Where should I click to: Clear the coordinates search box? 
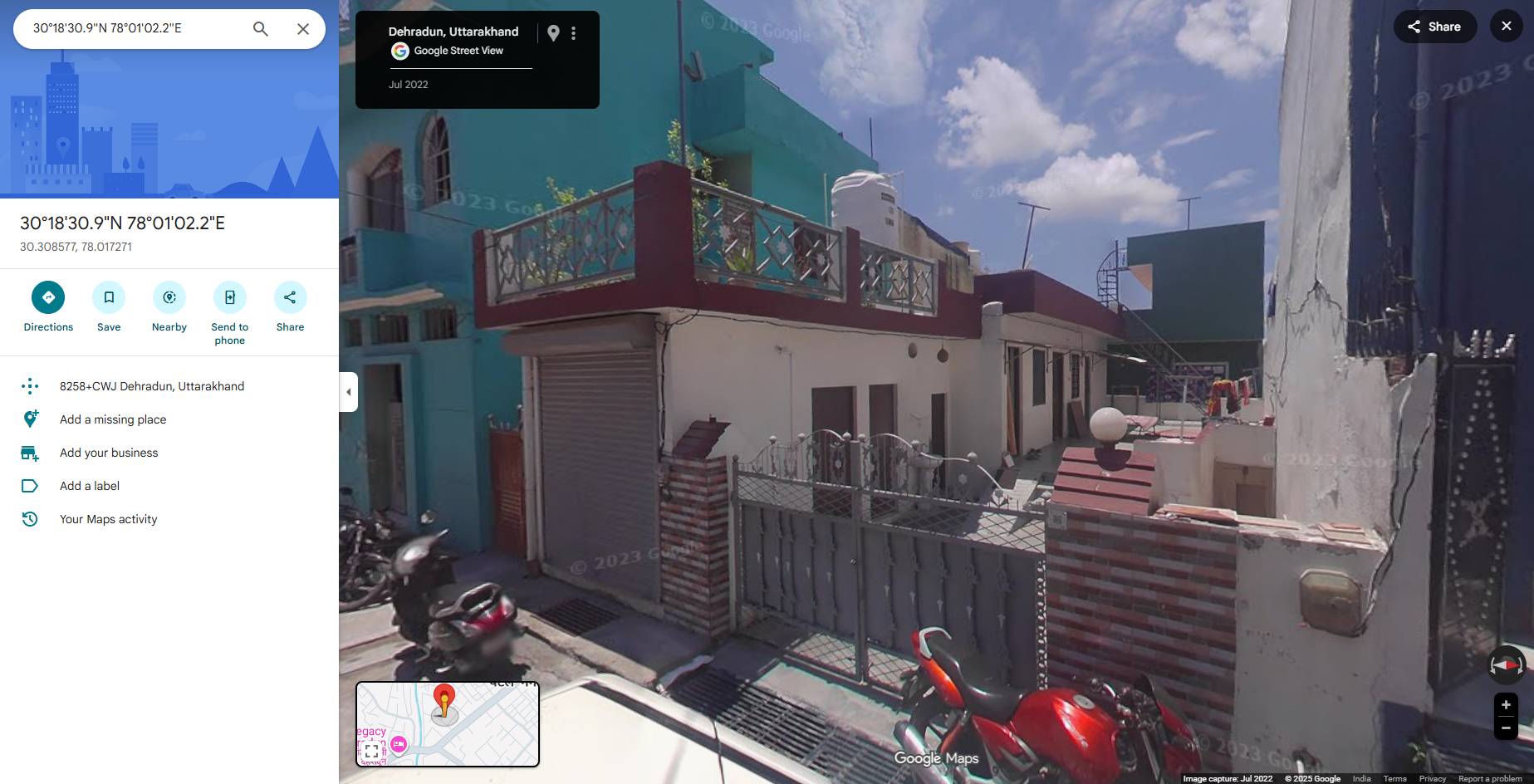click(x=303, y=29)
